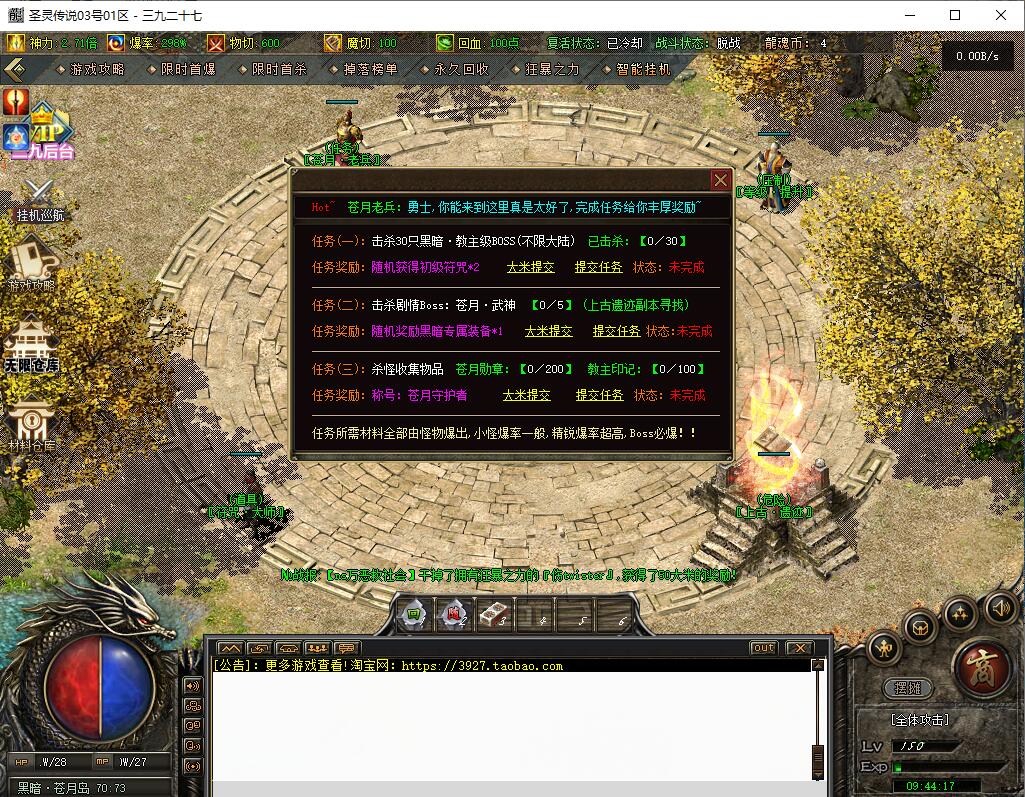Image resolution: width=1025 pixels, height=797 pixels.
Task: Open the 狂暴之力 menu
Action: 552,69
